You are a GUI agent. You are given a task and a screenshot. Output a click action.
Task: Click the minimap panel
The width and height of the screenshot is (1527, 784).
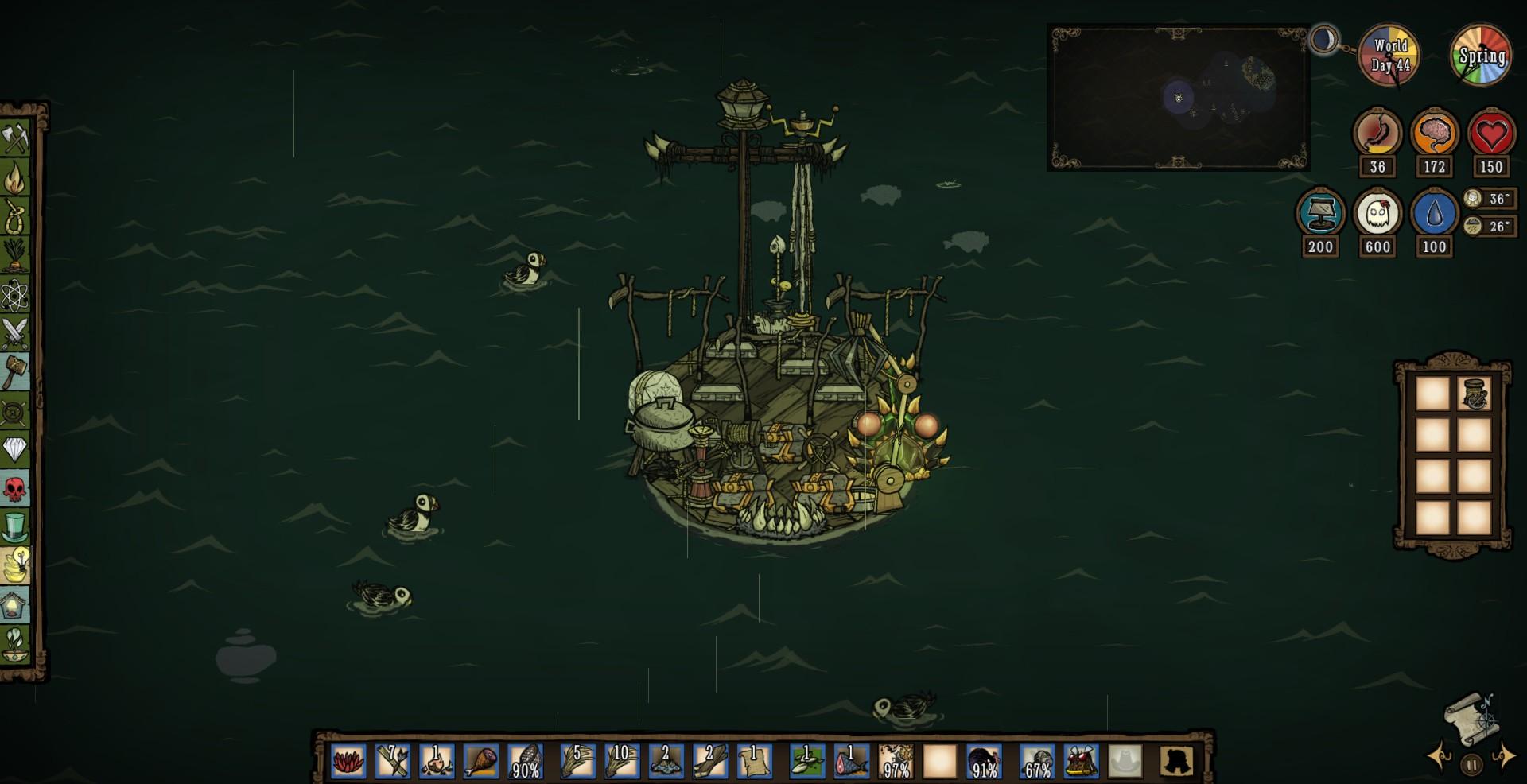pos(1178,98)
